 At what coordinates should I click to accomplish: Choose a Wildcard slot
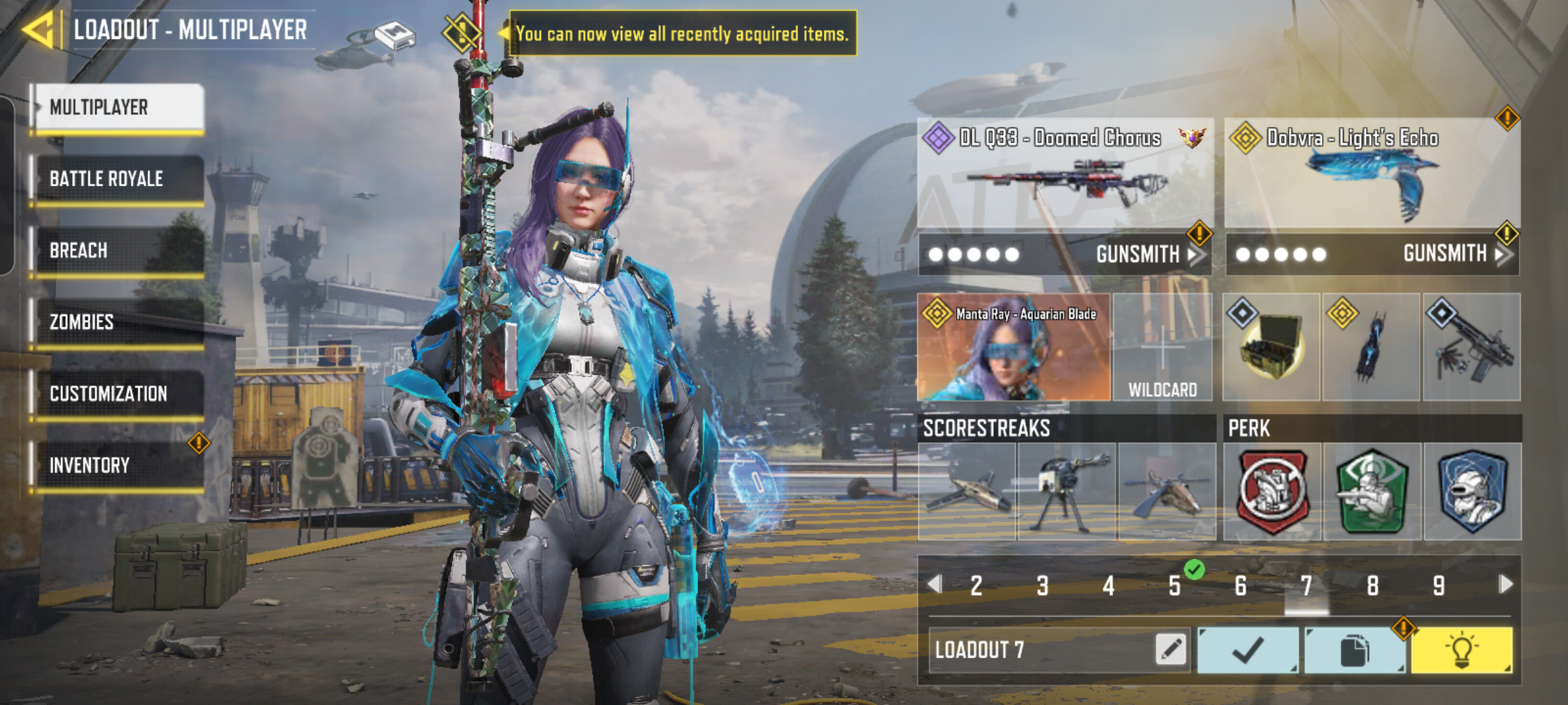(1162, 347)
